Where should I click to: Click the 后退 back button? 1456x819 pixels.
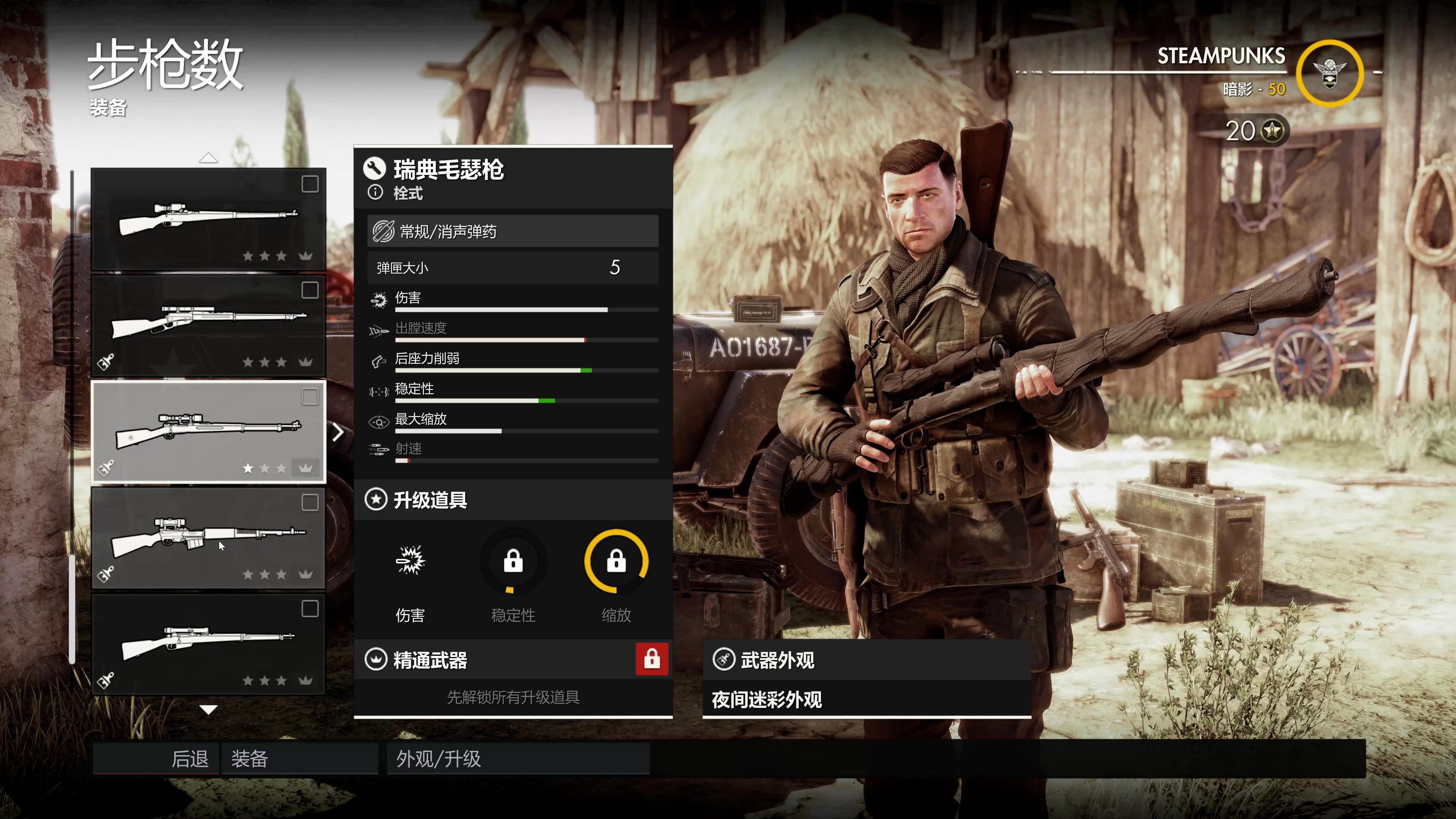(x=156, y=758)
